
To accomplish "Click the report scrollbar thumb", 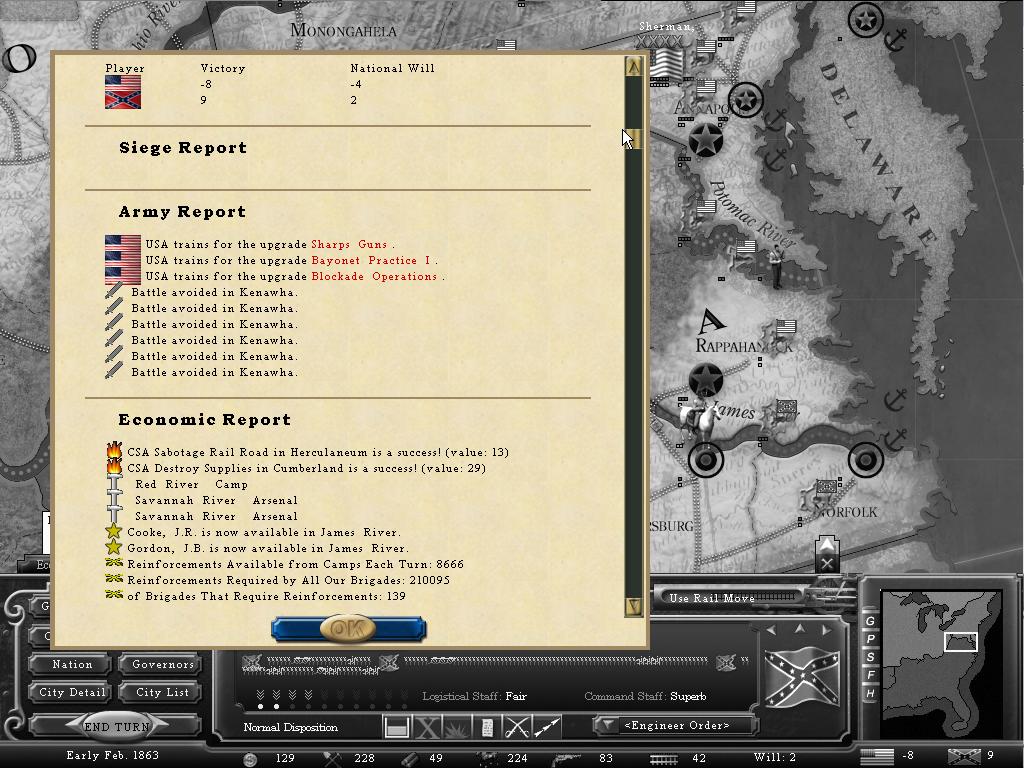I will click(x=633, y=138).
